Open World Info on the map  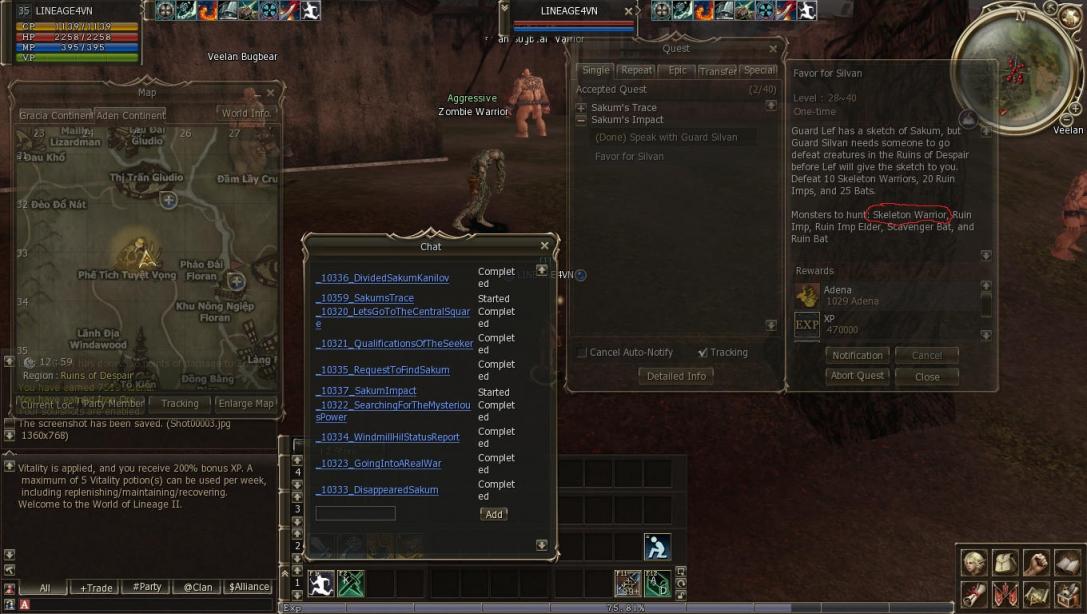click(x=246, y=114)
